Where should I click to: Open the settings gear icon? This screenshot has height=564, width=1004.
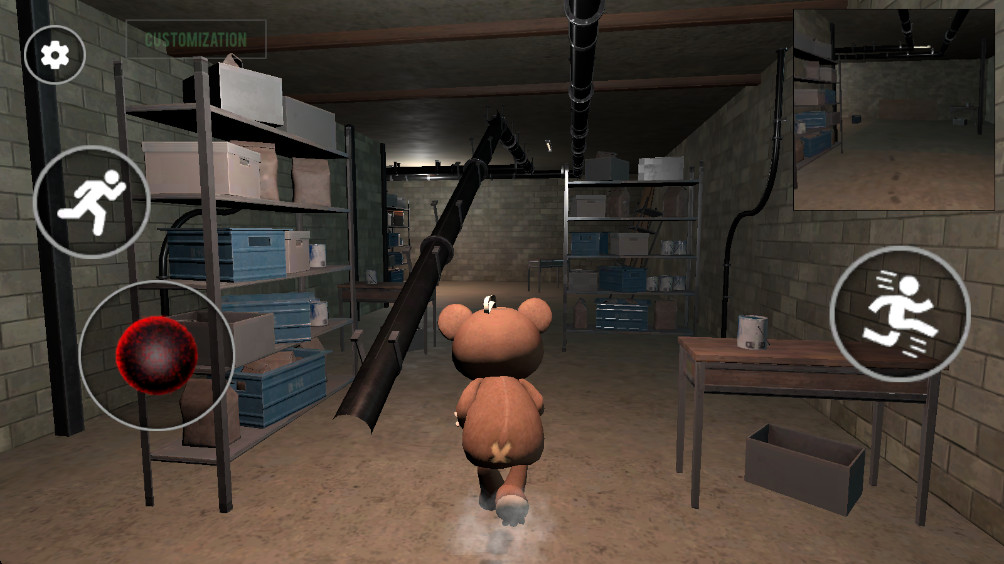pos(54,55)
